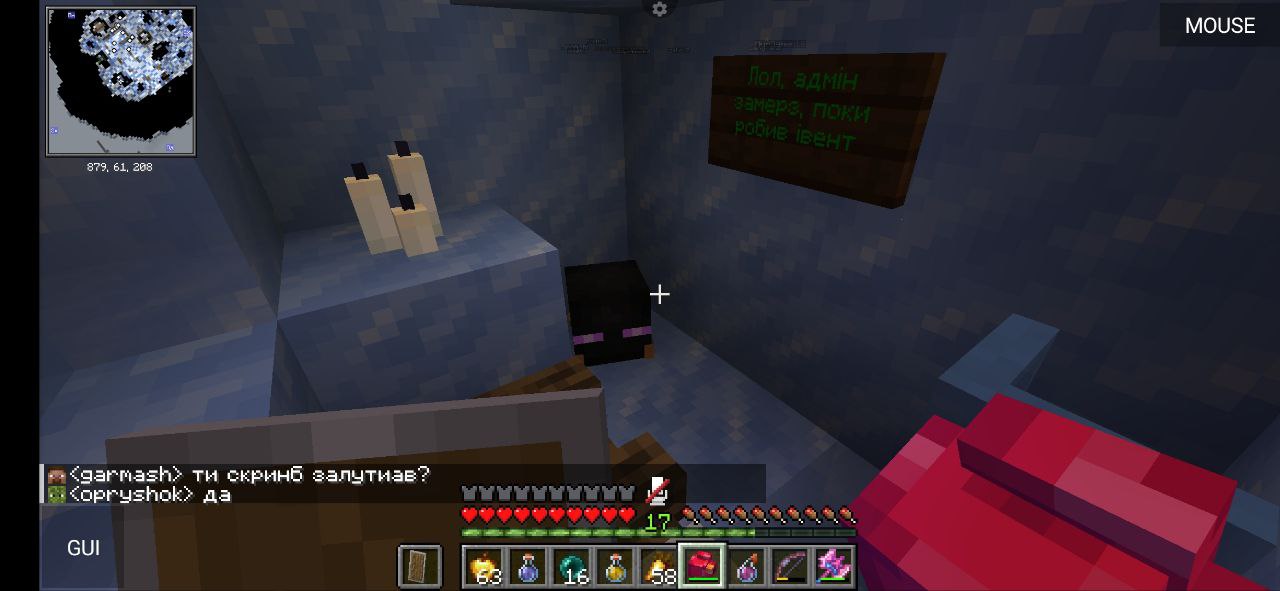Open settings via the gear icon

tap(659, 9)
